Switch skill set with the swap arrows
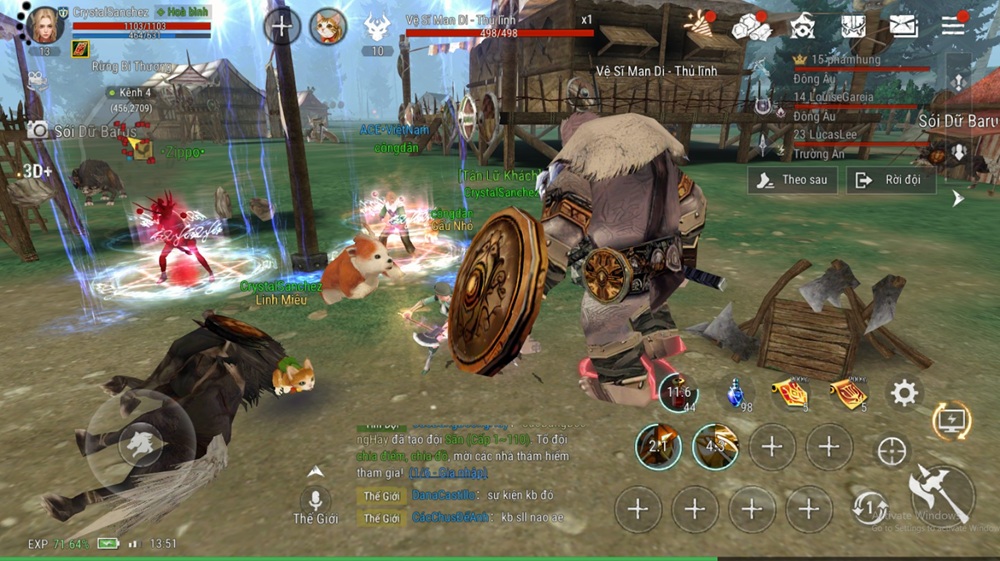The height and width of the screenshot is (561, 1000). point(871,508)
